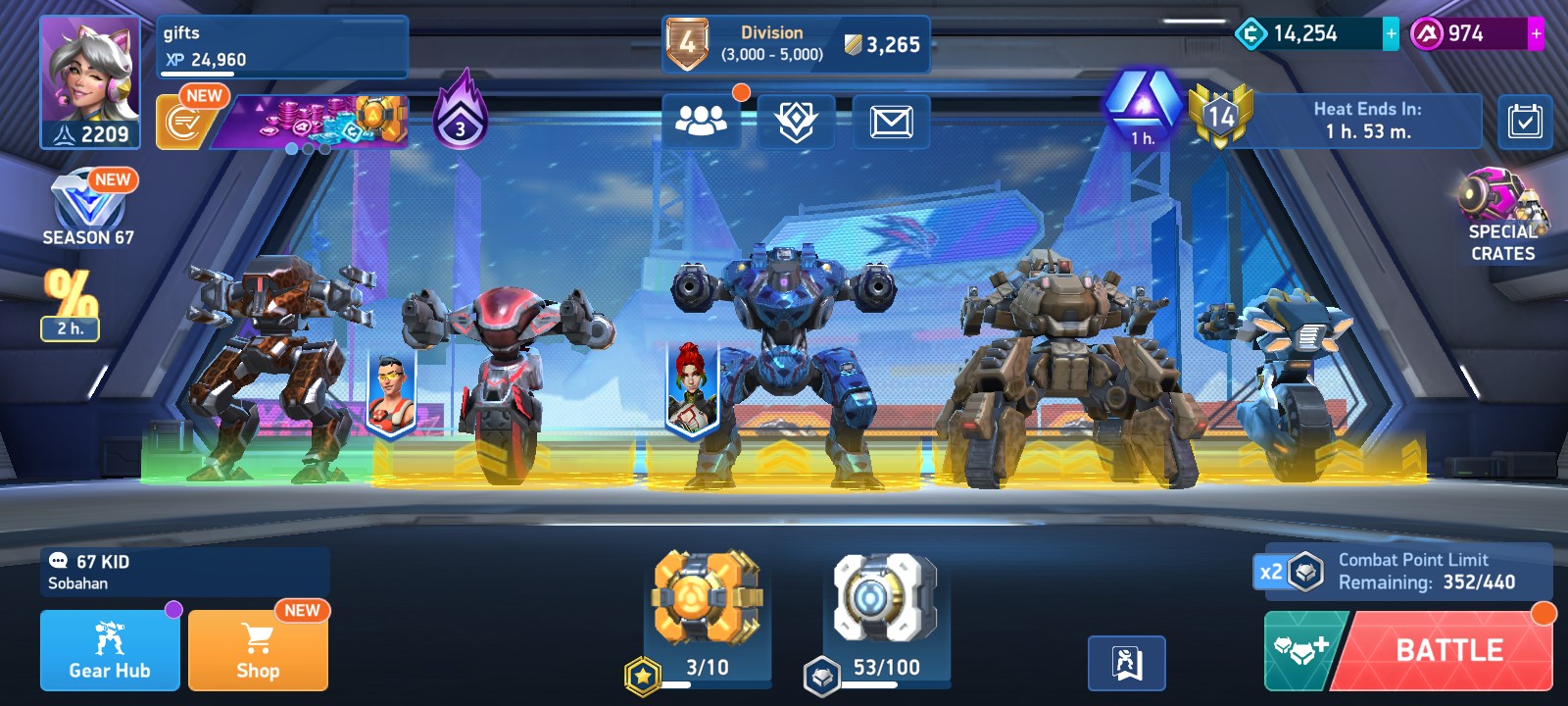Visit the Shop
The height and width of the screenshot is (706, 1568).
[x=258, y=650]
